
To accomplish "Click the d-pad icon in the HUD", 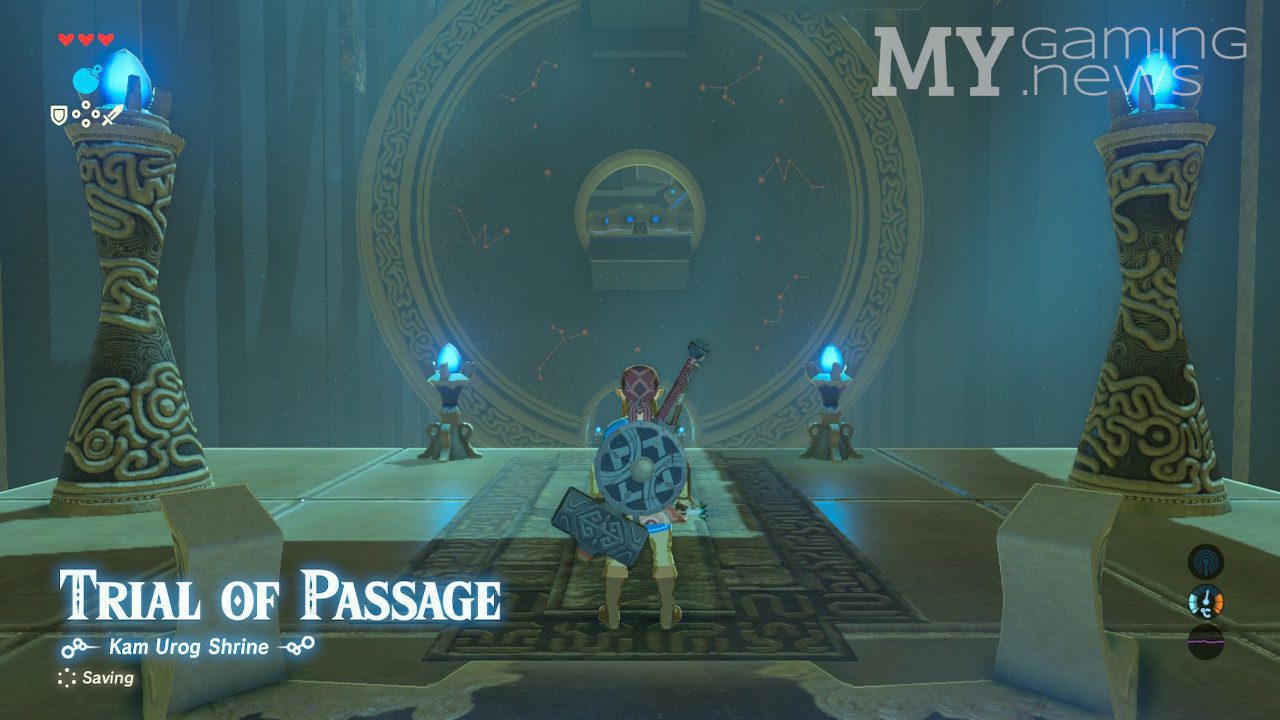I will [x=86, y=114].
